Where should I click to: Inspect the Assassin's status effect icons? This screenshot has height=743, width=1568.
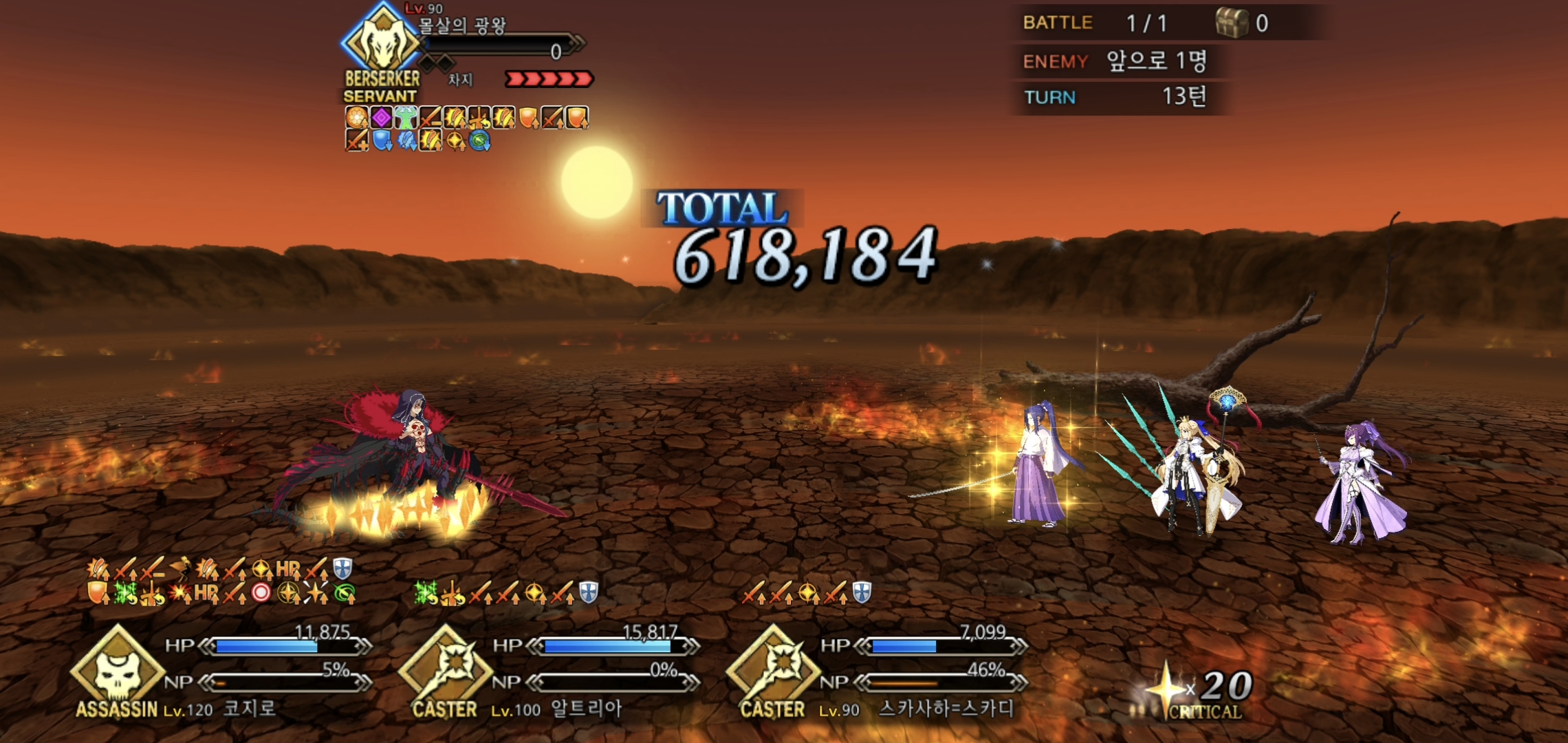tap(220, 581)
